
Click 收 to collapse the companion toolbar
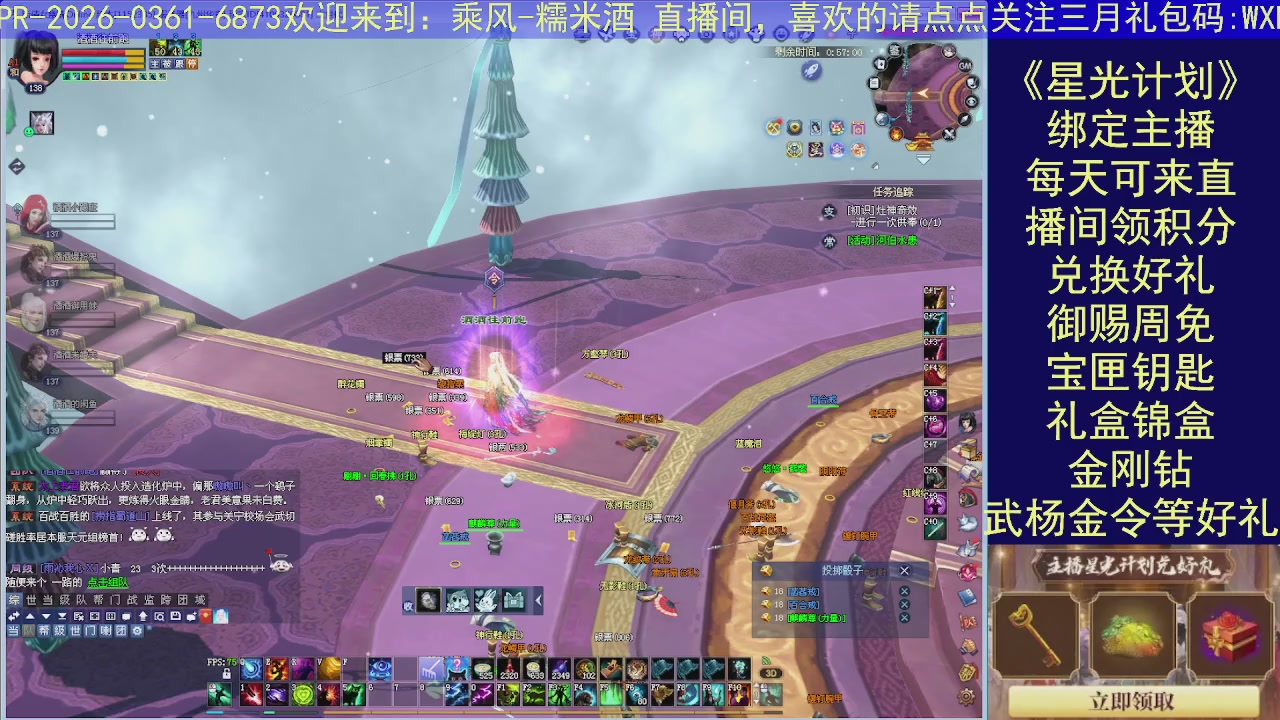(x=407, y=603)
